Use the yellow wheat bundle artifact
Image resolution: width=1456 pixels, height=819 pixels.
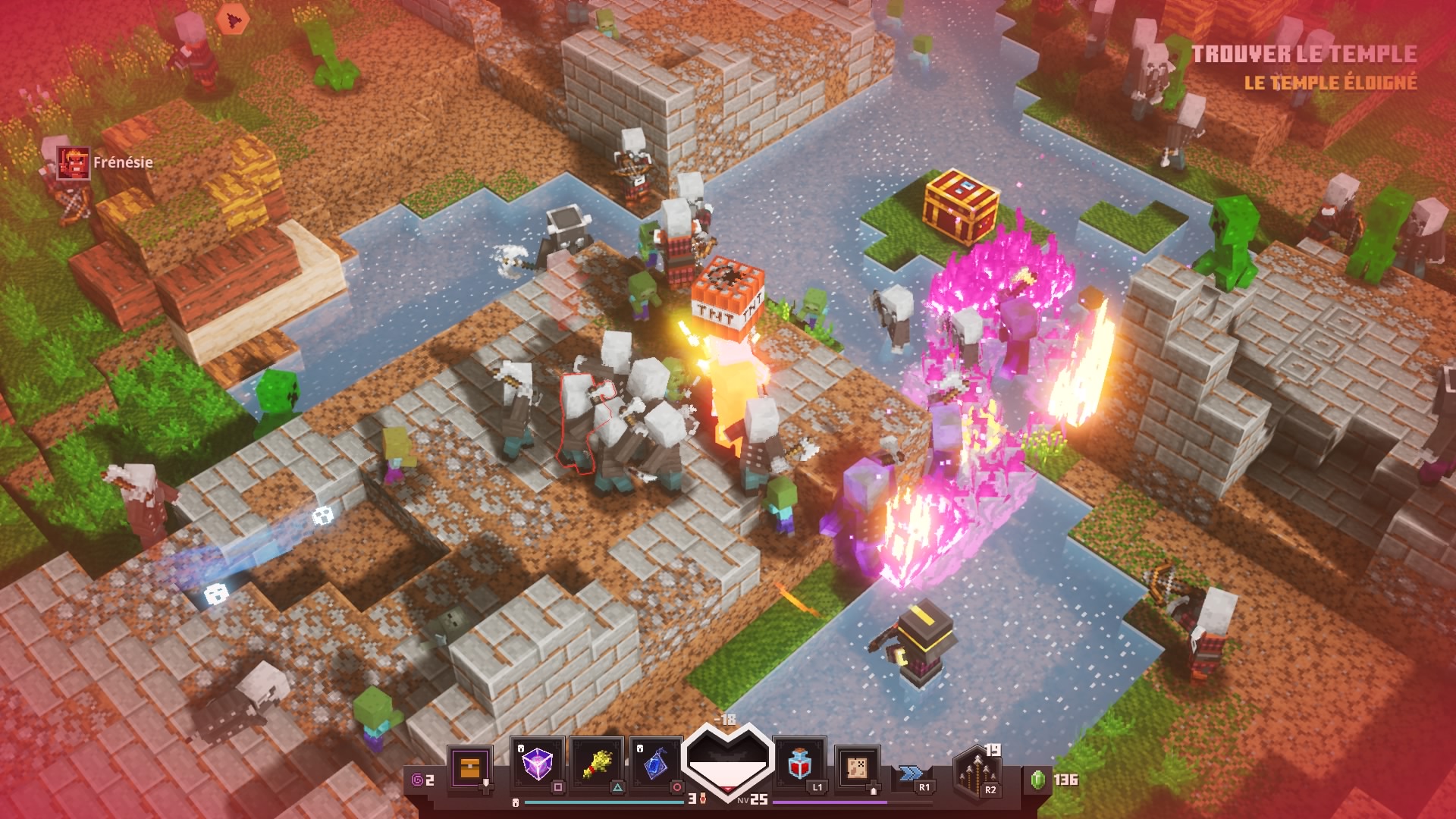pyautogui.click(x=597, y=764)
